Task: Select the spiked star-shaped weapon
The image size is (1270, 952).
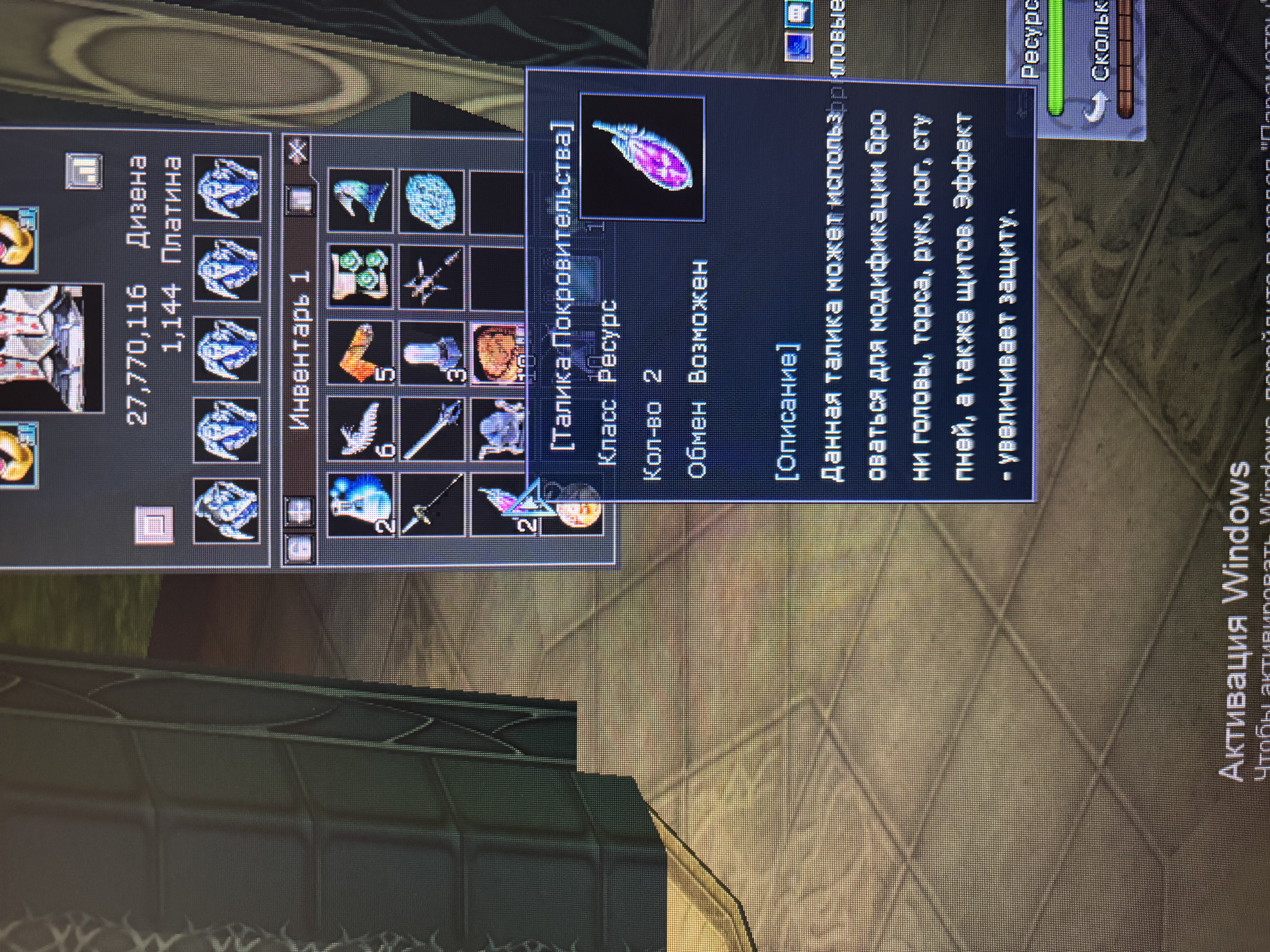Action: point(432,275)
